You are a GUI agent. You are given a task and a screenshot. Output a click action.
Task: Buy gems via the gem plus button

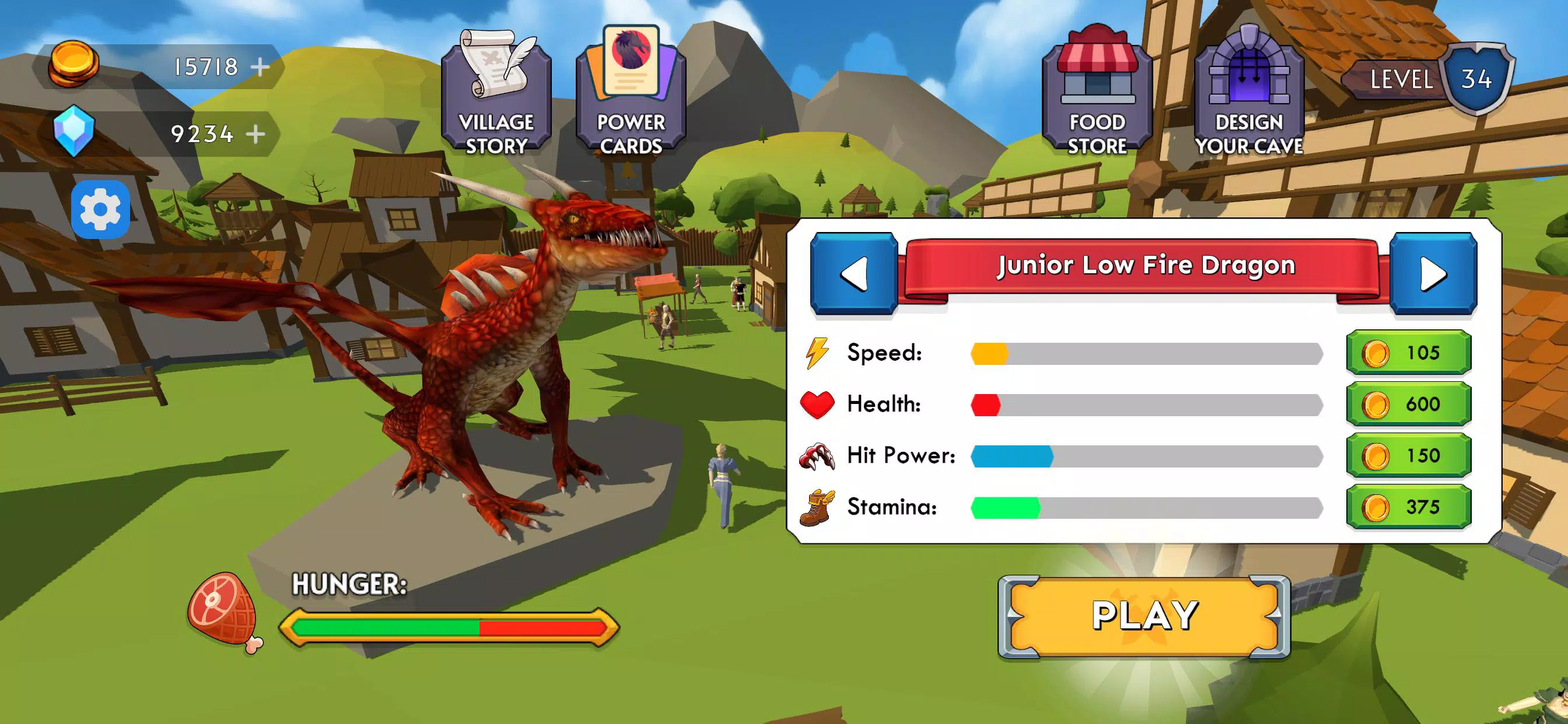[256, 135]
